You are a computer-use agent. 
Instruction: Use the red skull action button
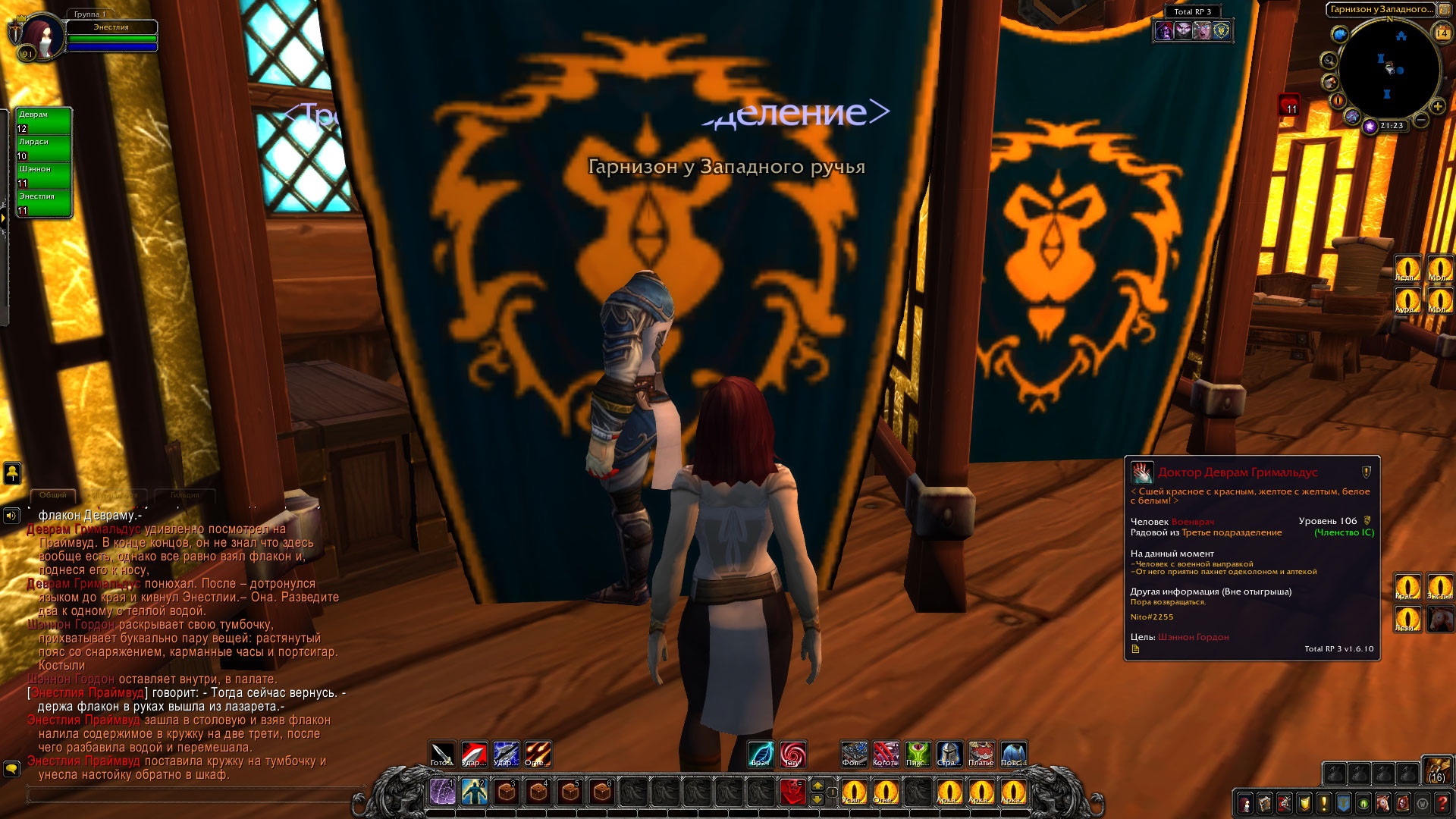(x=792, y=792)
